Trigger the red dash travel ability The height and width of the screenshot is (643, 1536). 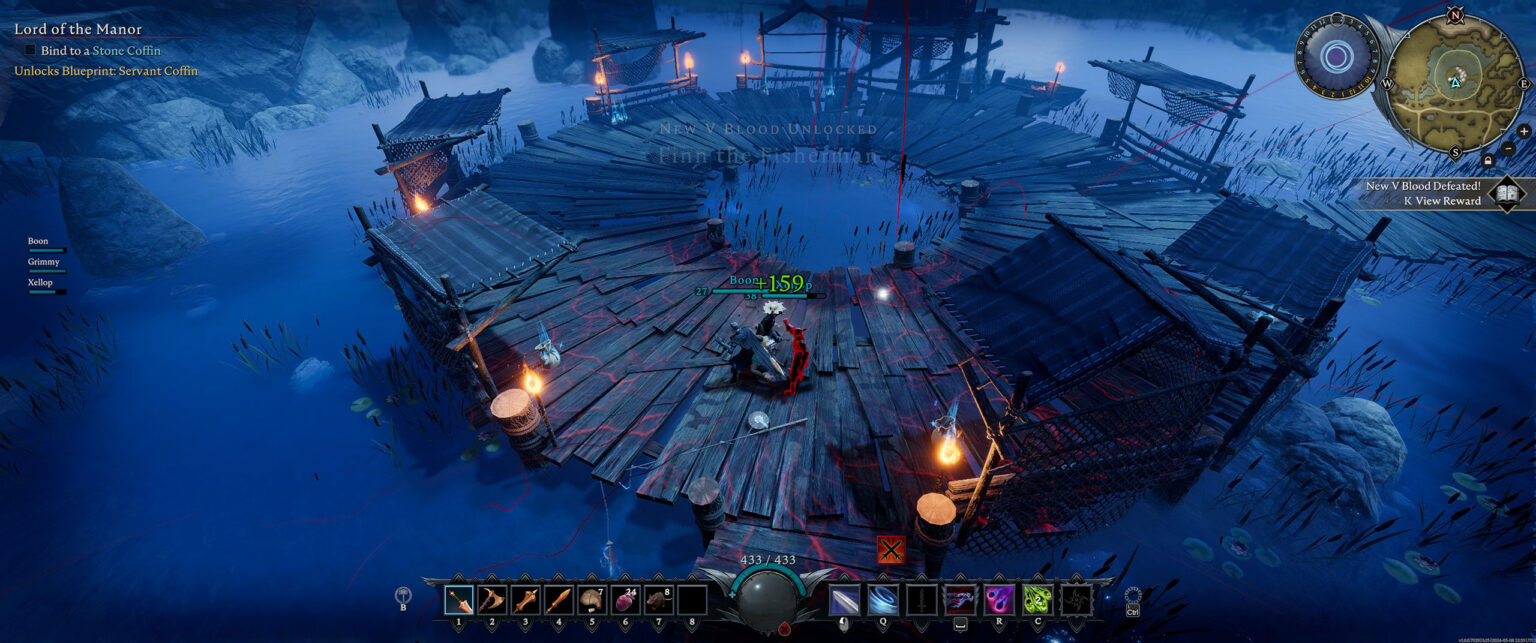960,600
